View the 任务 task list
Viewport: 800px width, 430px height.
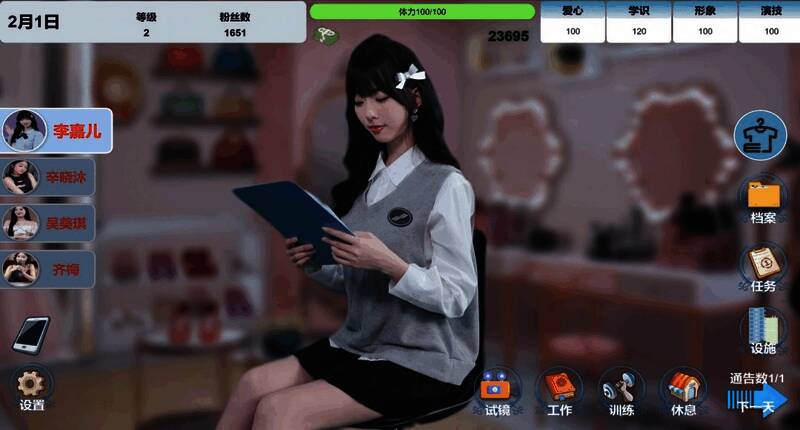(762, 265)
